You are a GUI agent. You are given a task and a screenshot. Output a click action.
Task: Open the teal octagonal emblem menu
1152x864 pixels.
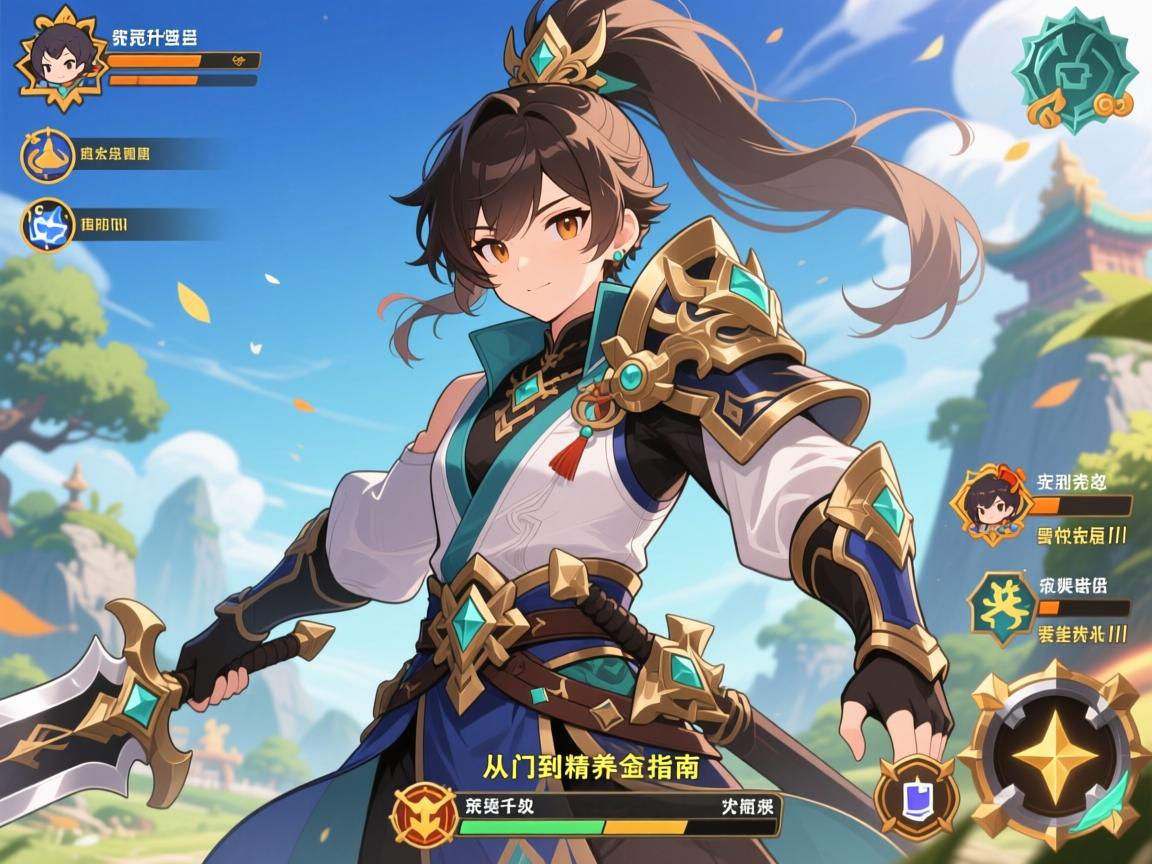pyautogui.click(x=1064, y=70)
